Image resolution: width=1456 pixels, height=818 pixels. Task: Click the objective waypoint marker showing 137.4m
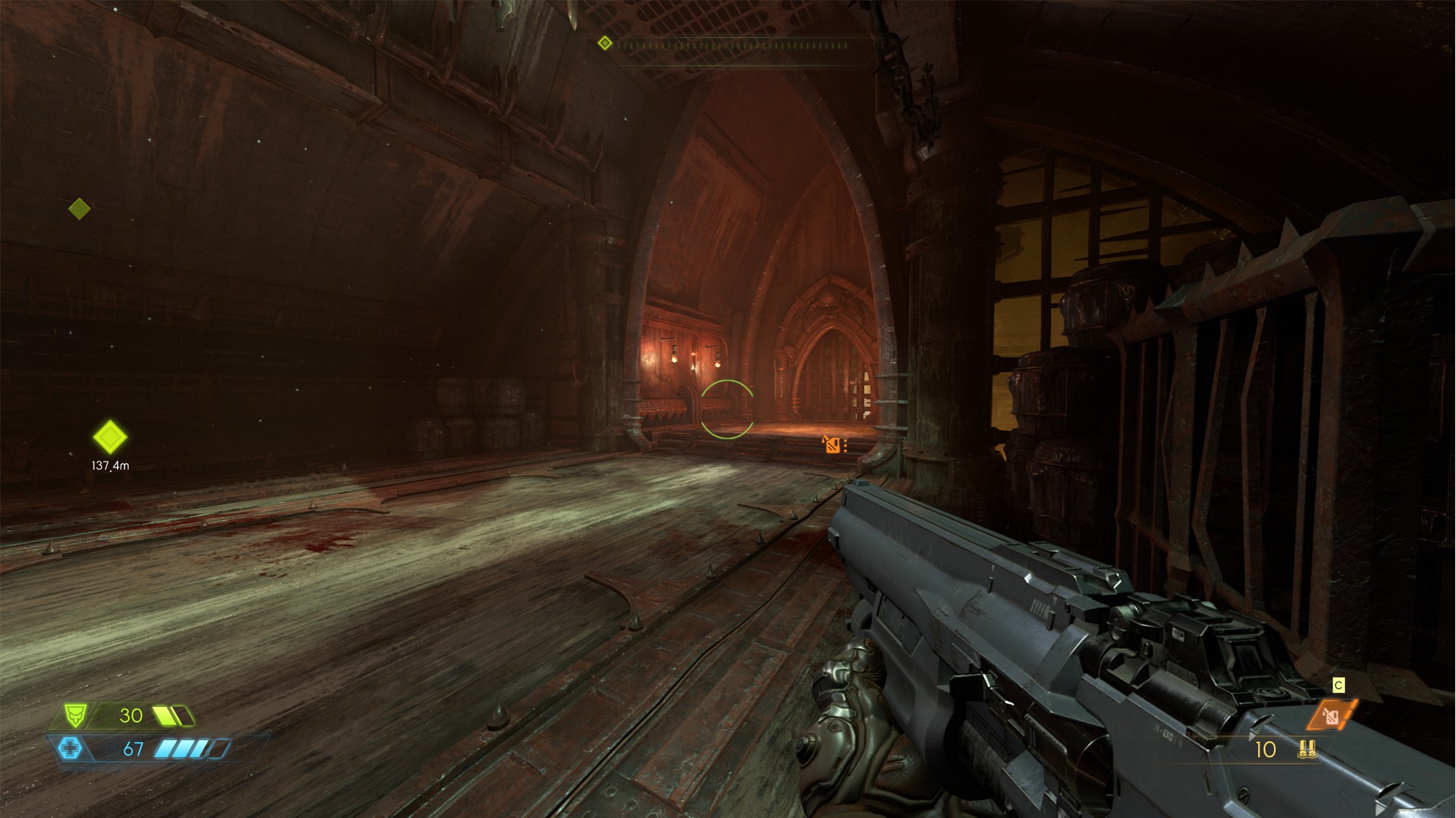[x=110, y=437]
